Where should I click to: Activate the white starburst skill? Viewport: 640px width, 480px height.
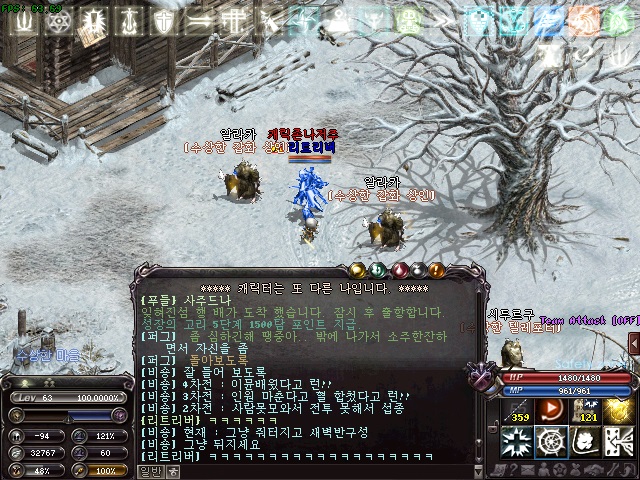(x=516, y=439)
